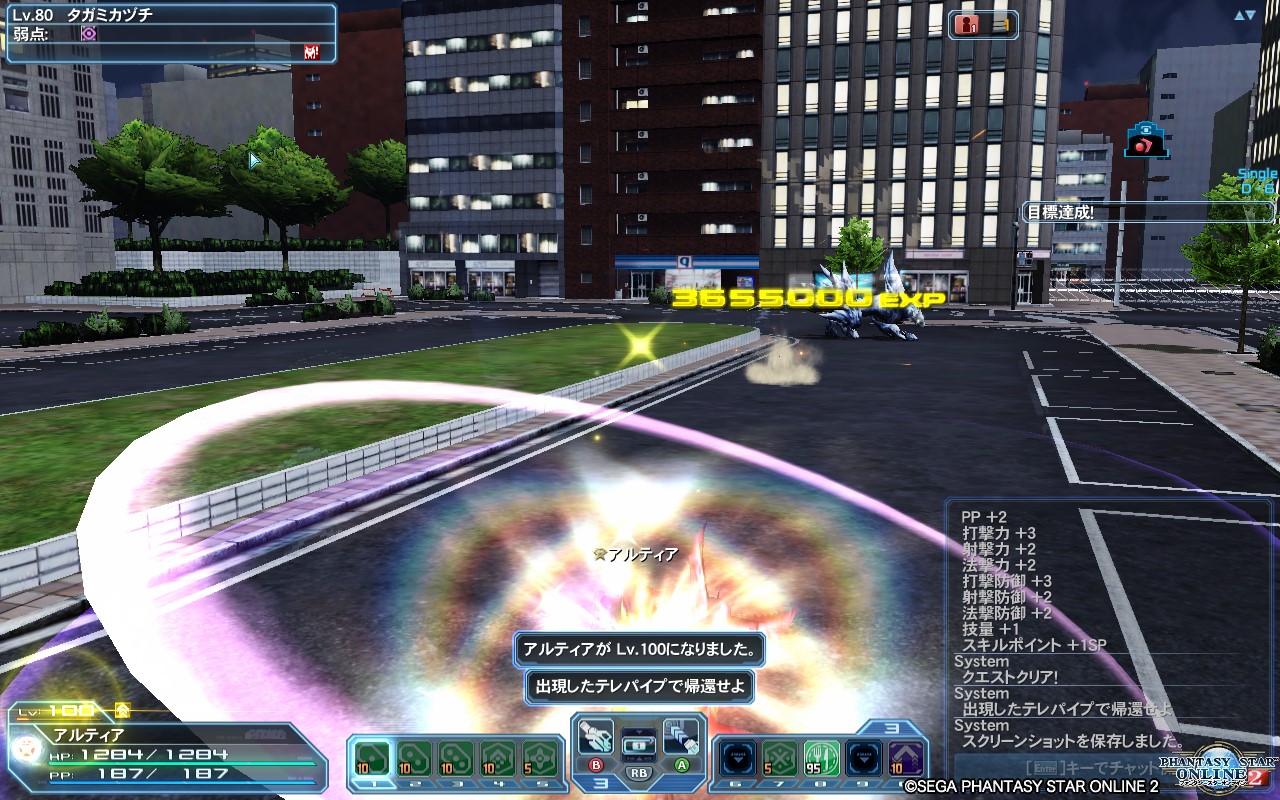Image resolution: width=1280 pixels, height=800 pixels.
Task: Toggle the B button prompt on the palette
Action: tap(598, 767)
